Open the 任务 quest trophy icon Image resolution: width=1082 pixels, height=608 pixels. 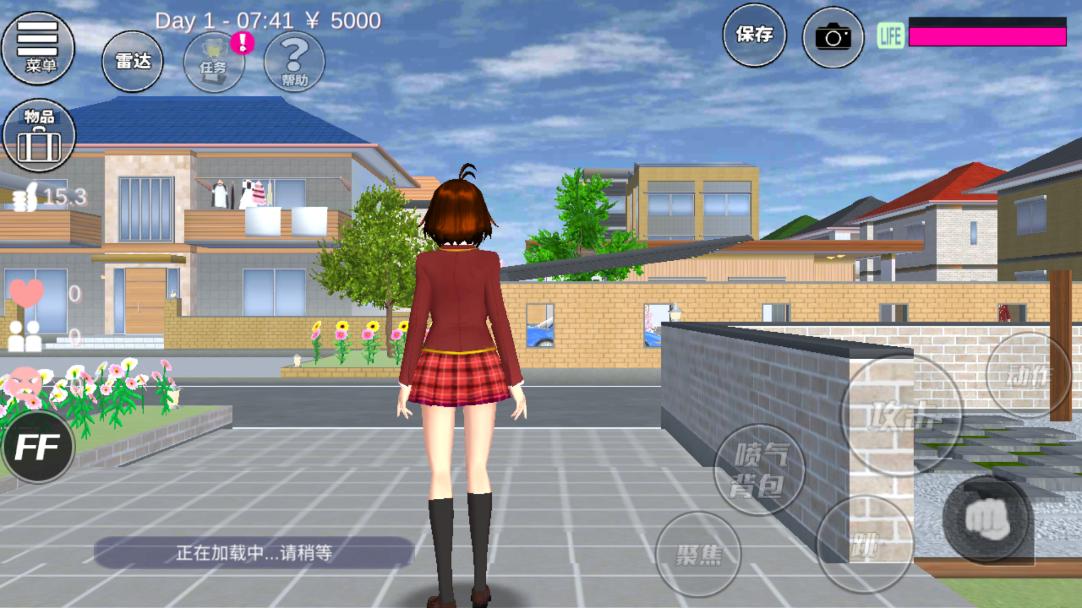tap(213, 62)
